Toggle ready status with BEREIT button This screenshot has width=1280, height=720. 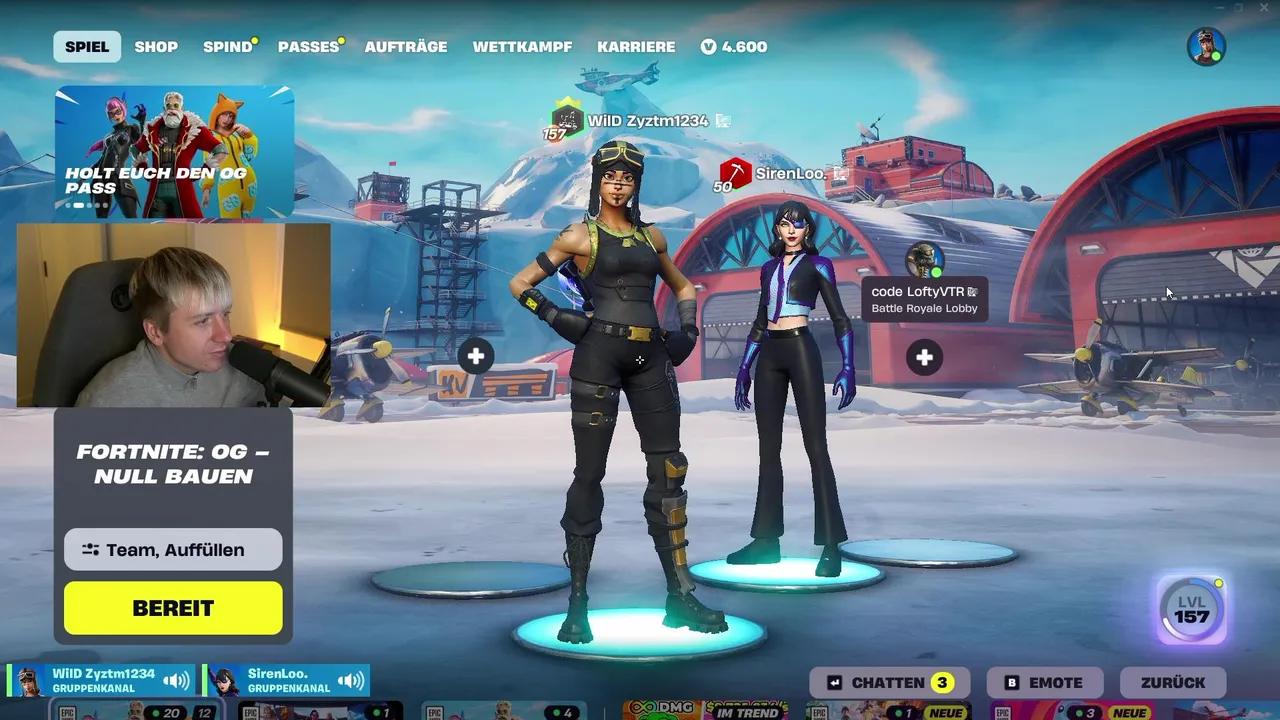[x=172, y=607]
